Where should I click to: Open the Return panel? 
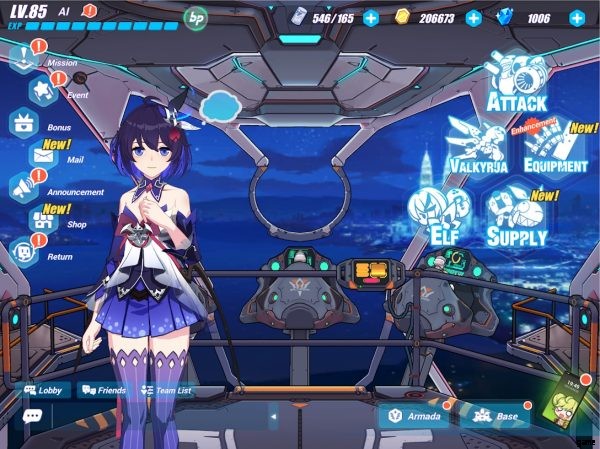click(24, 252)
